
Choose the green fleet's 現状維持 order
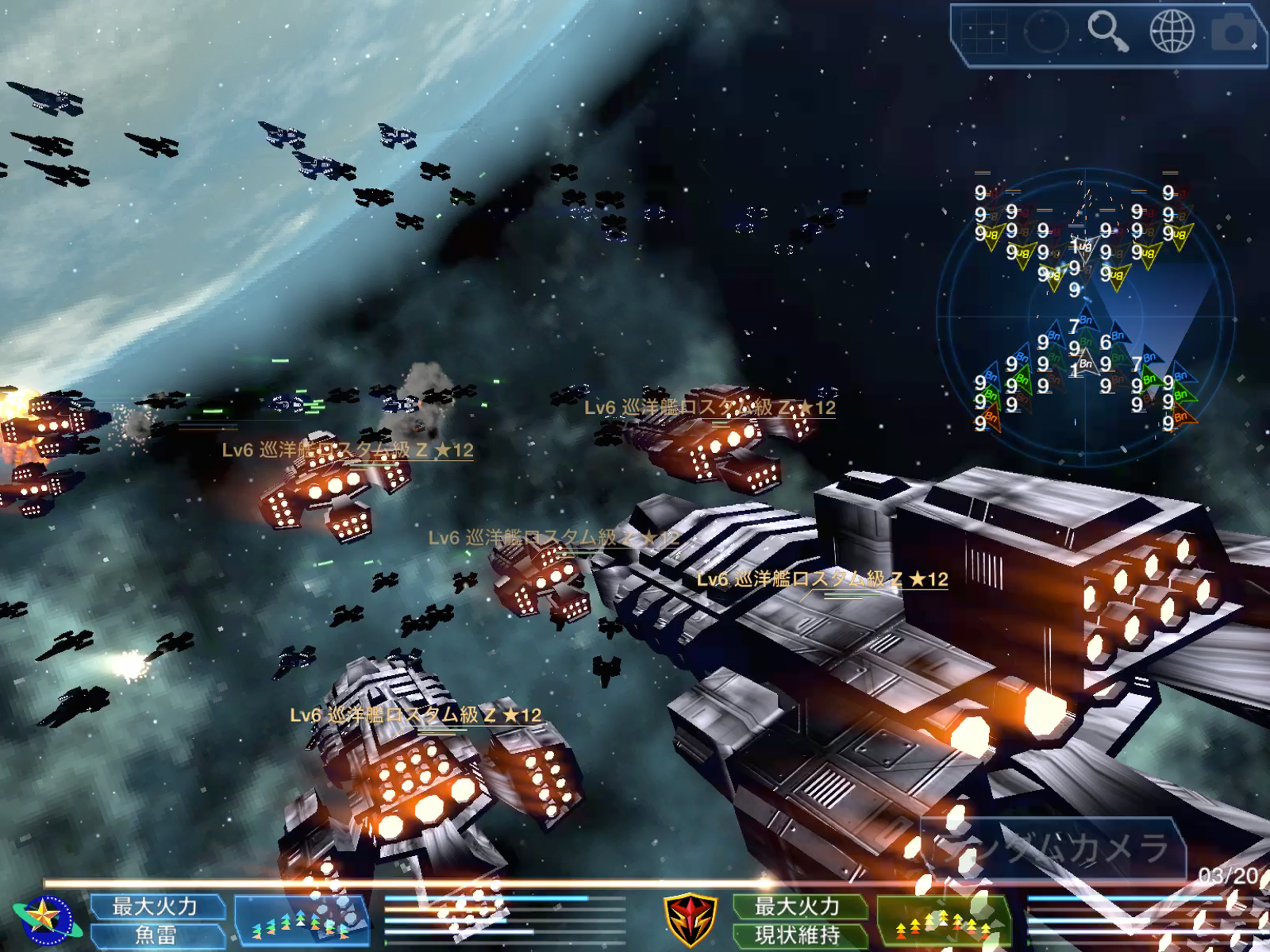tap(798, 935)
